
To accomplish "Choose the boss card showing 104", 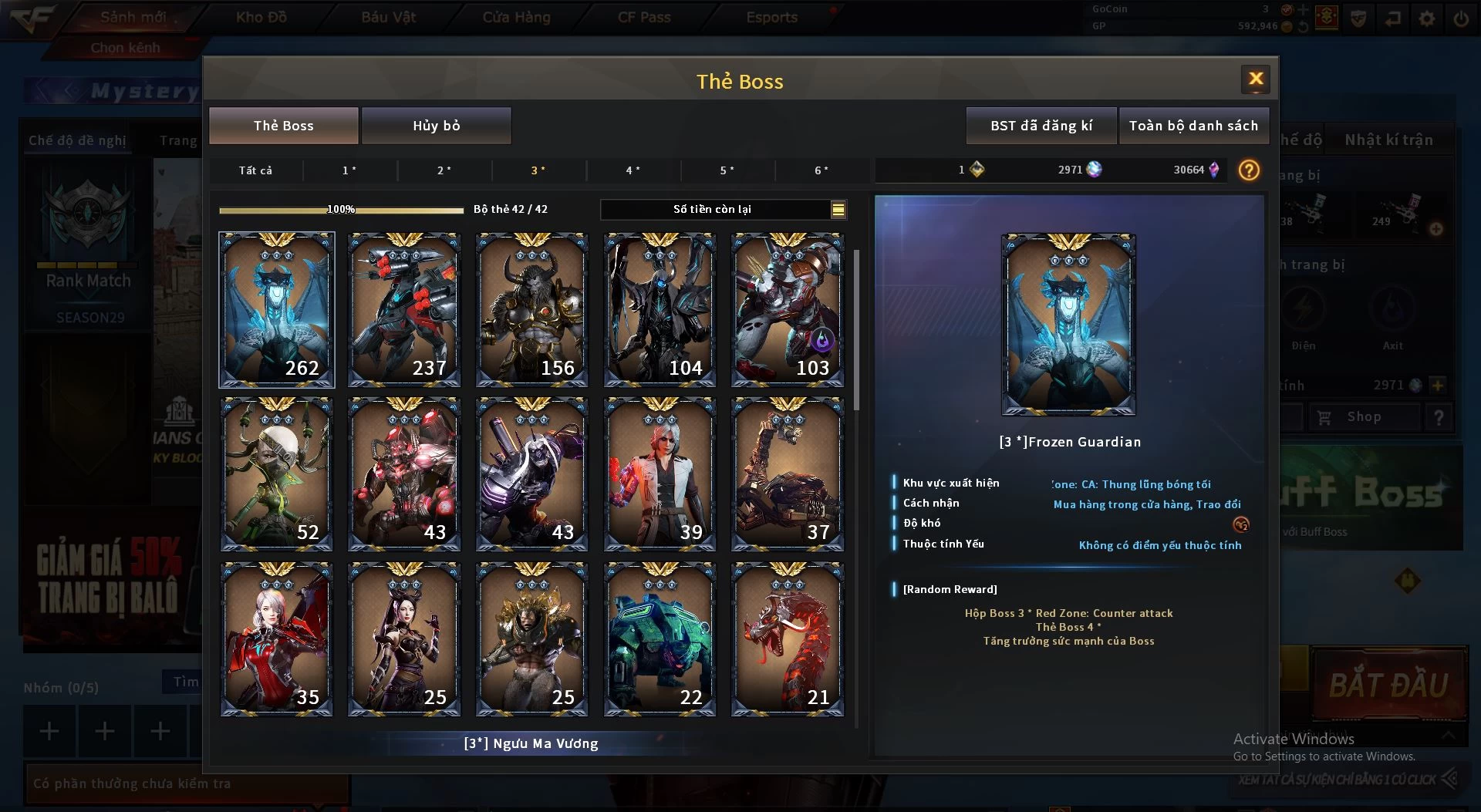I will (x=660, y=309).
